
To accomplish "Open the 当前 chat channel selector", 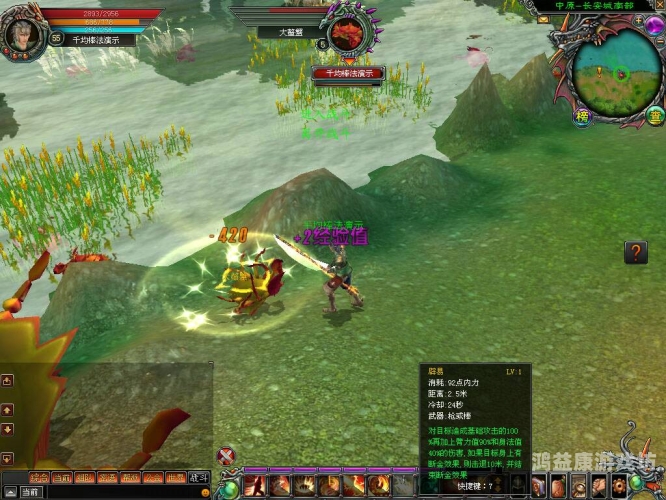I will tap(30, 492).
